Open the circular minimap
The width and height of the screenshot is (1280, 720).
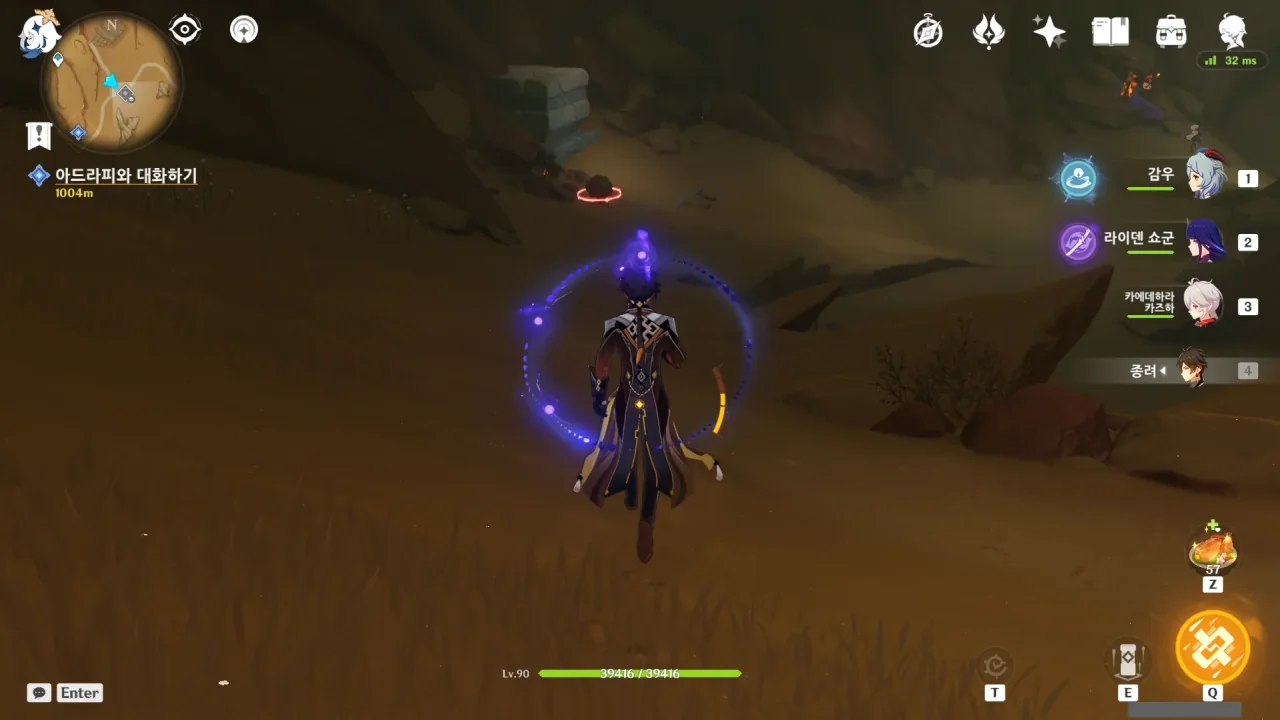coord(111,82)
